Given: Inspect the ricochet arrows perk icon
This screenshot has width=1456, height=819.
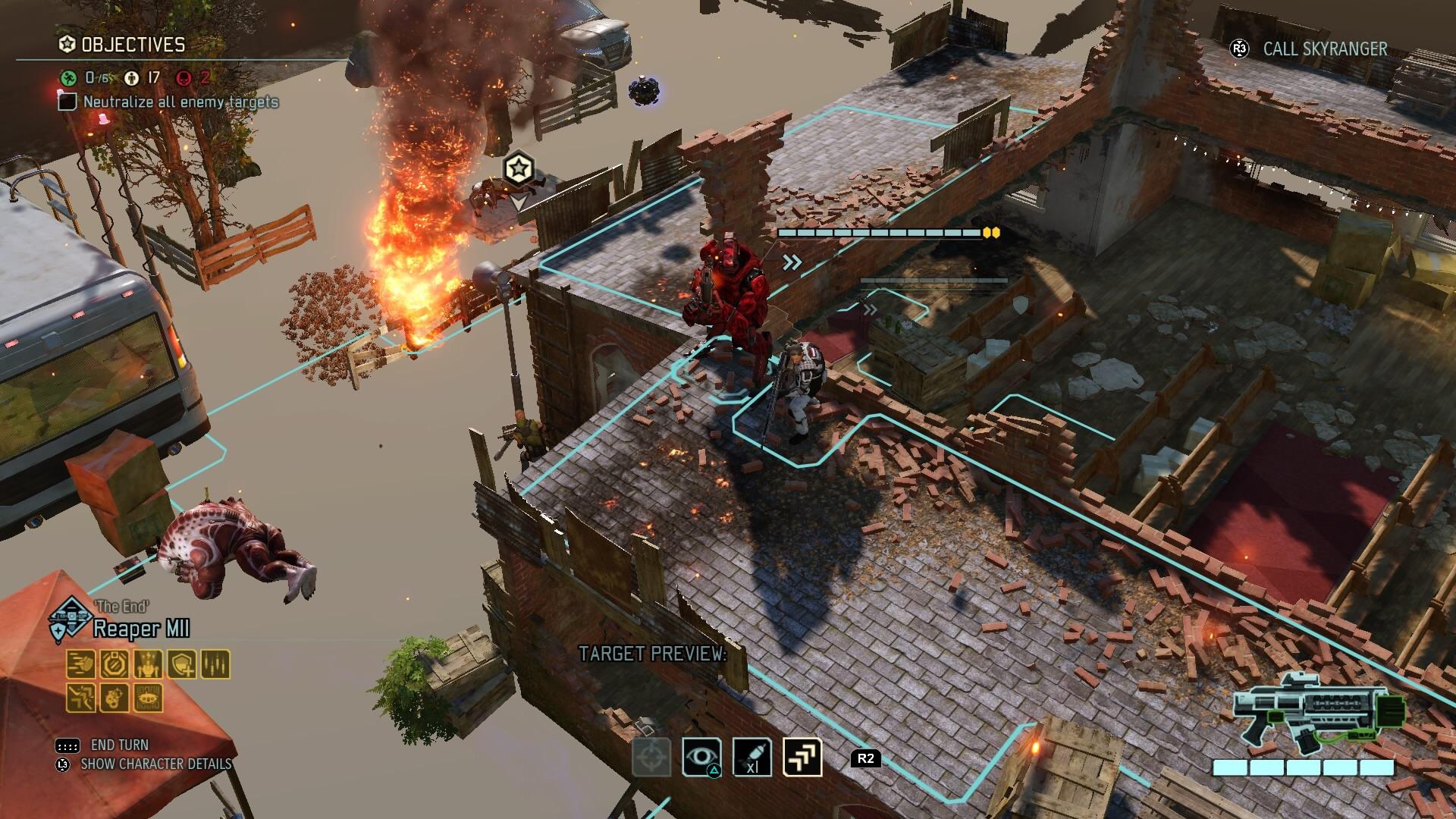Looking at the screenshot, I should pos(81,698).
